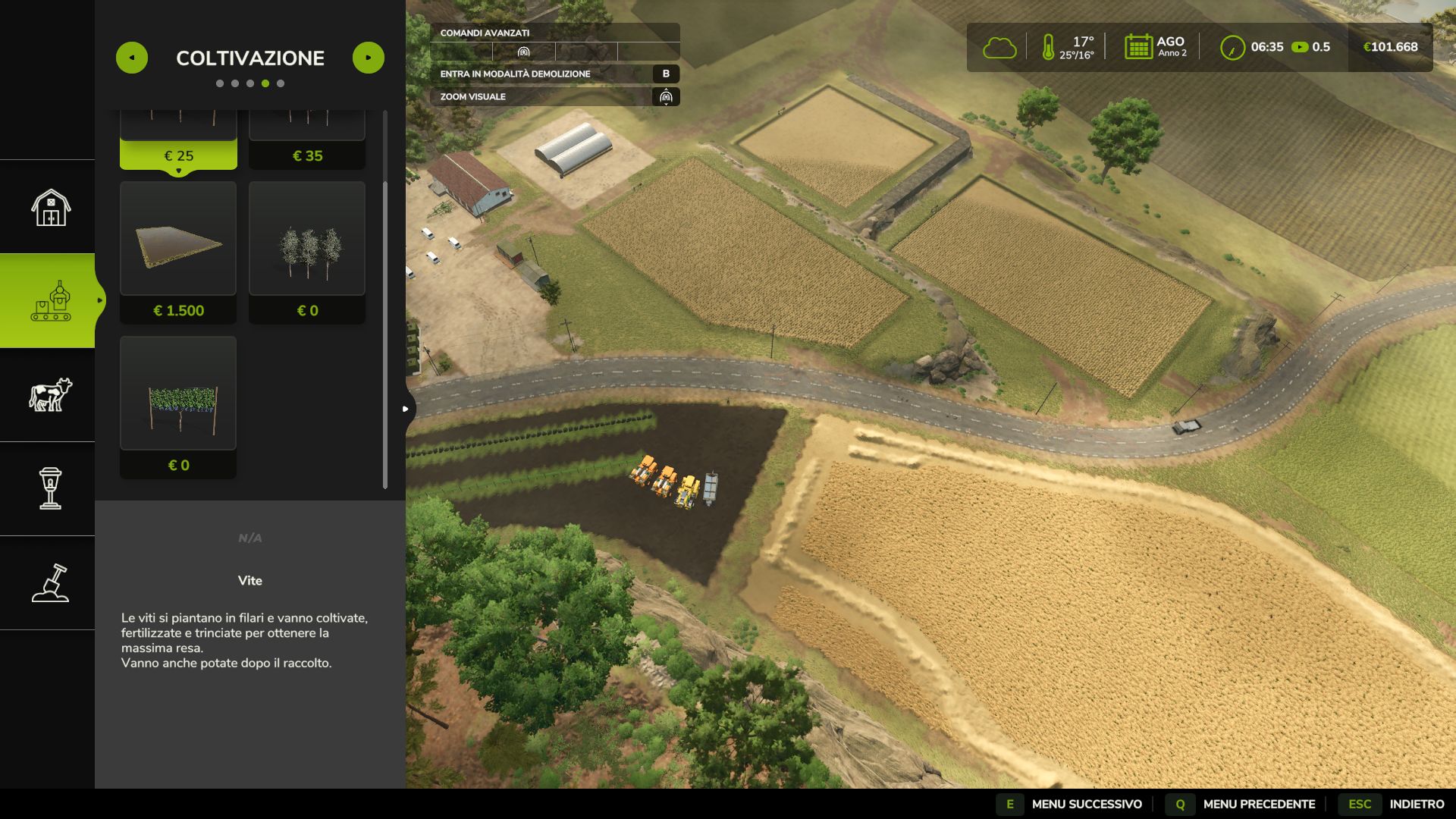Viewport: 1456px width, 819px height.
Task: Enter demolition mode from the command list
Action: click(554, 74)
